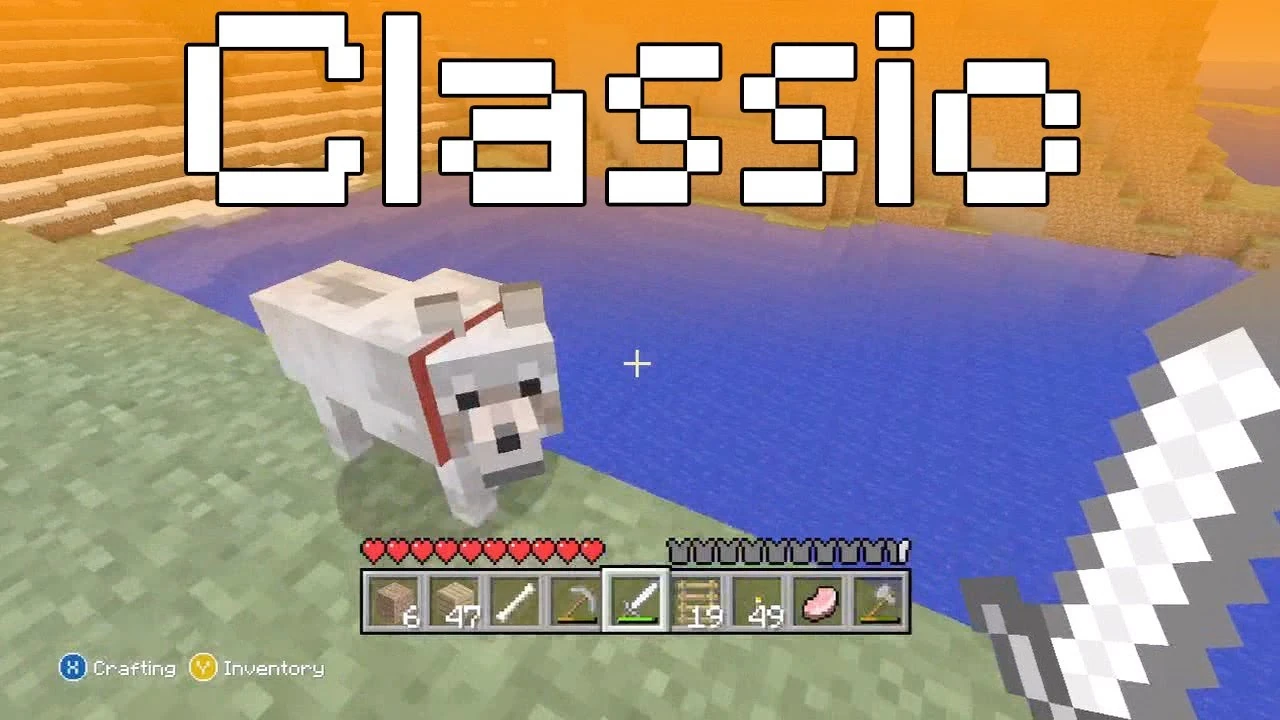Click the first heart in the health bar
This screenshot has width=1280, height=720.
pyautogui.click(x=371, y=549)
